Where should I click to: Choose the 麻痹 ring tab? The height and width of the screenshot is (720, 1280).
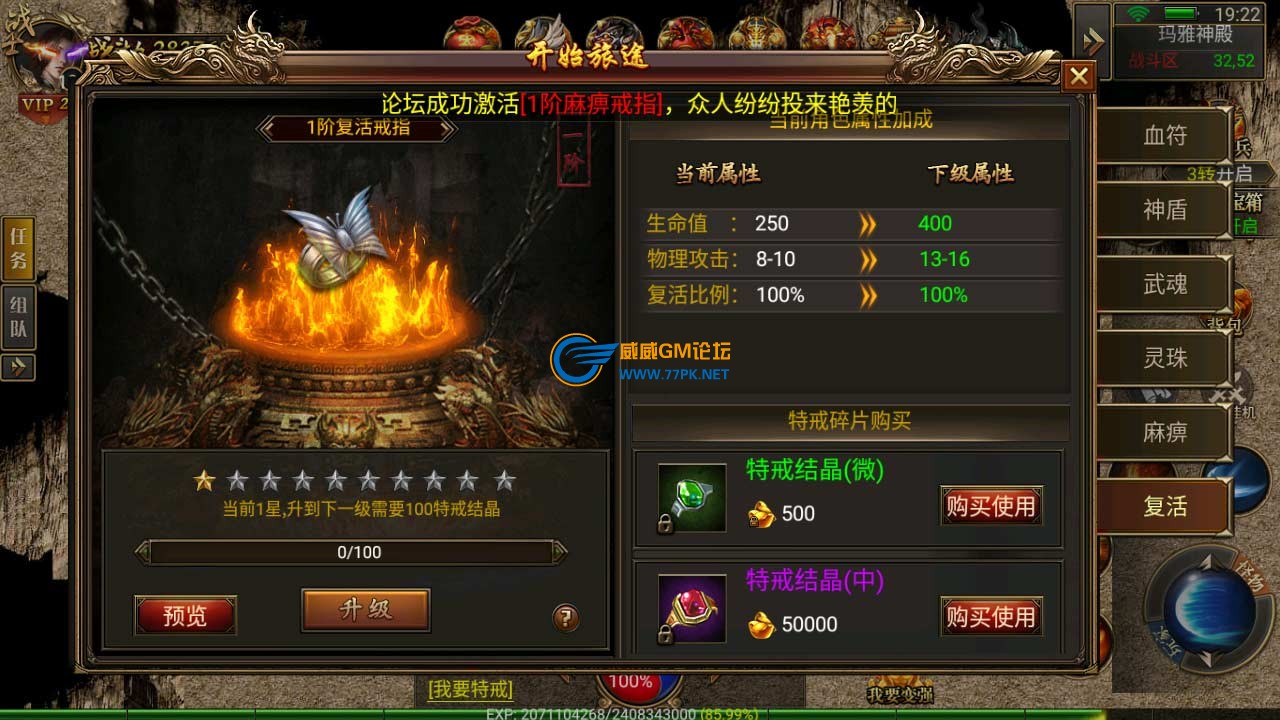point(1164,432)
